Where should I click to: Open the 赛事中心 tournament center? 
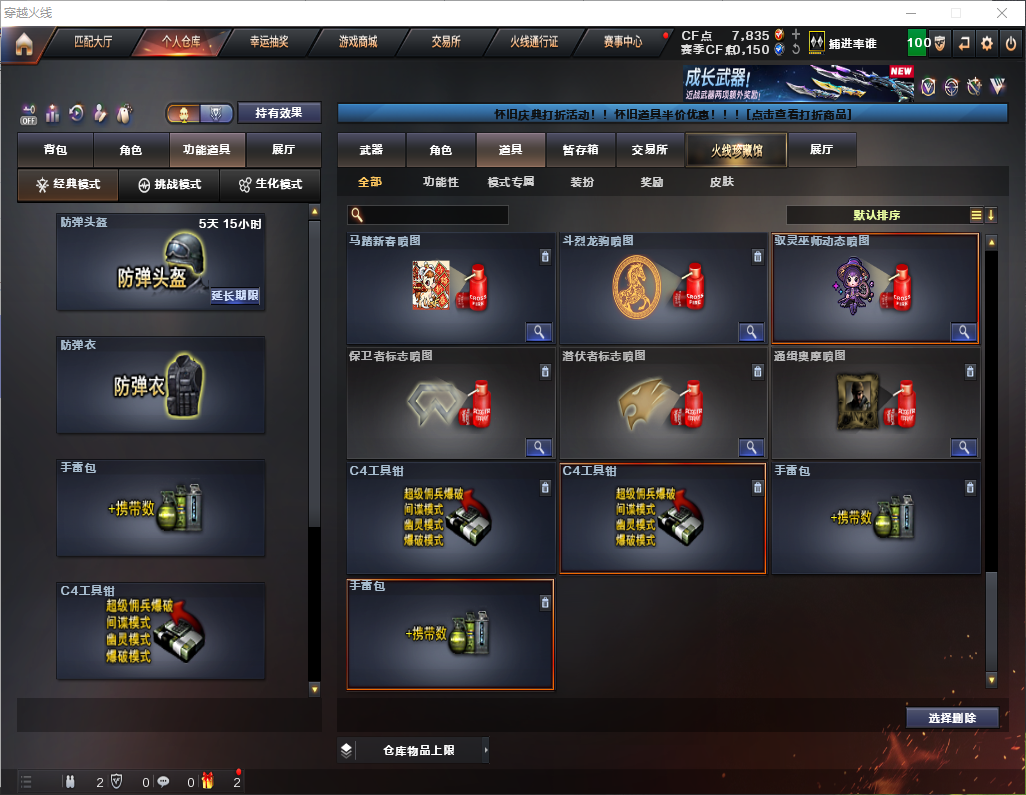point(622,43)
